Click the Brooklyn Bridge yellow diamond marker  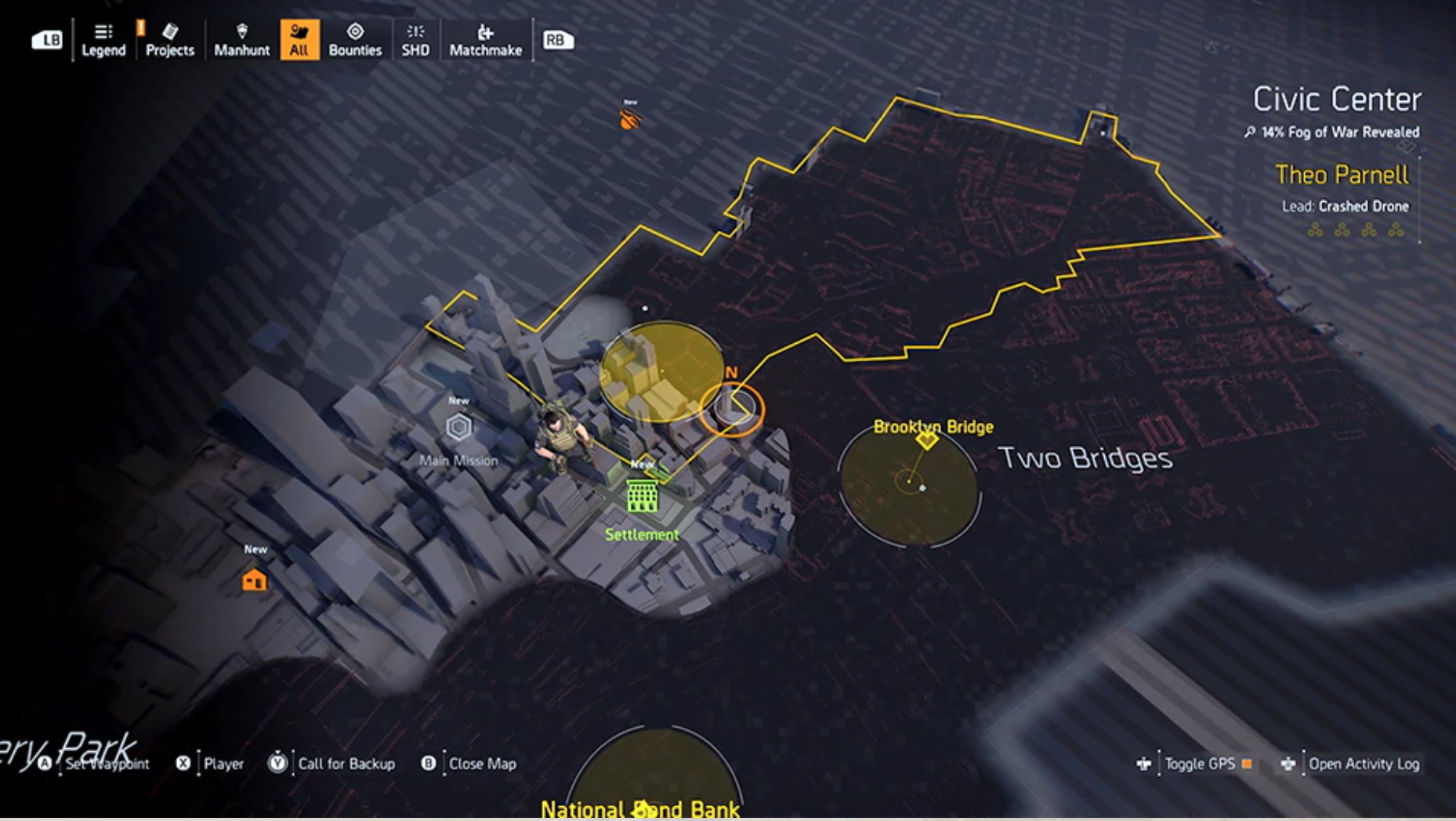(927, 439)
